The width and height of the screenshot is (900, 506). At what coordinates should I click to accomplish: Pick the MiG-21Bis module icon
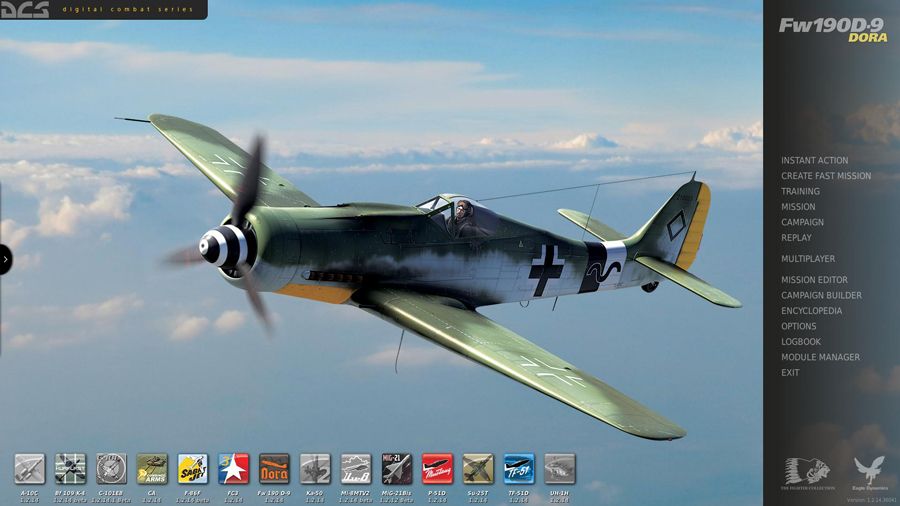pos(396,468)
